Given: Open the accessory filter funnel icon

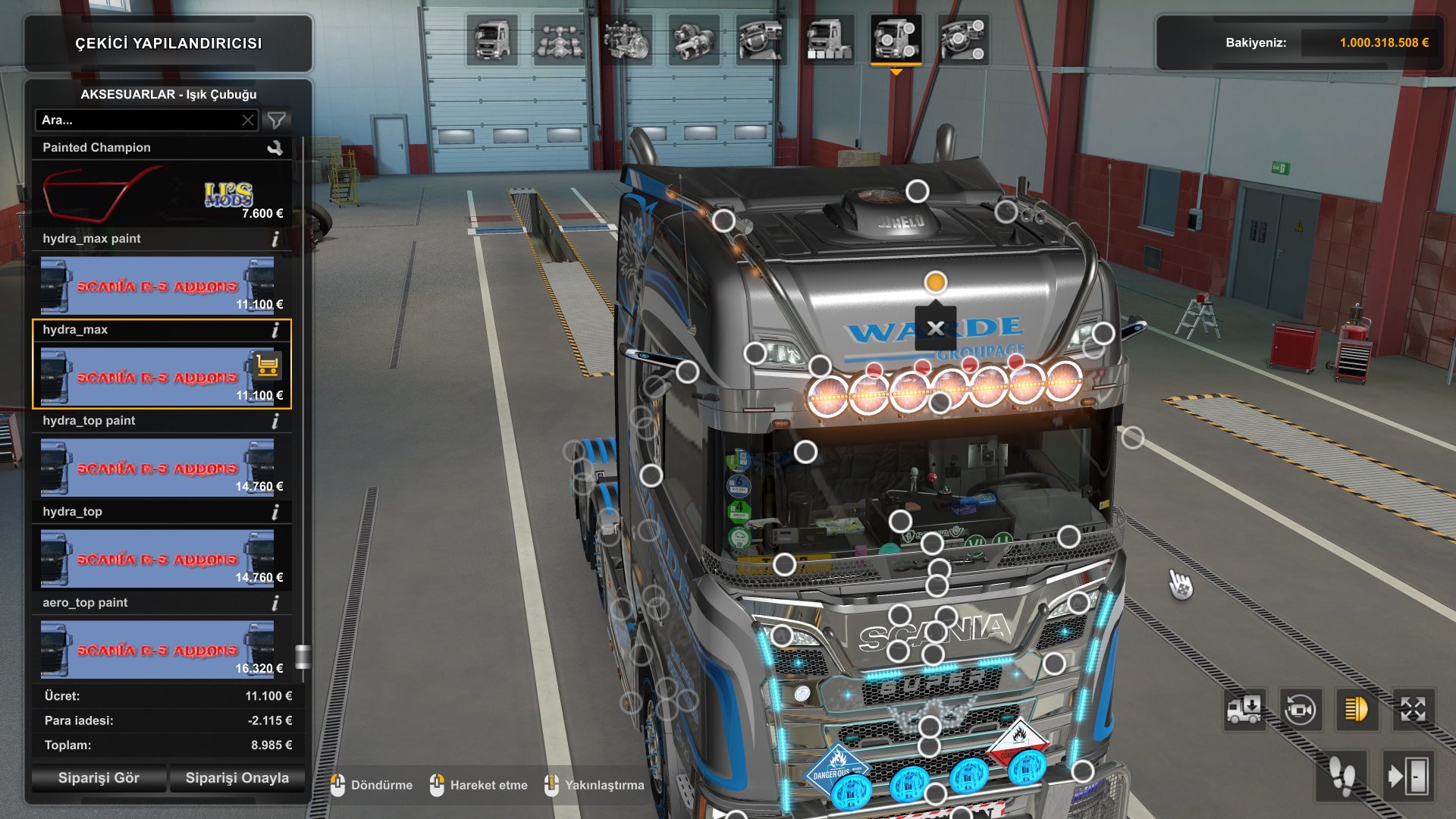Looking at the screenshot, I should tap(277, 120).
